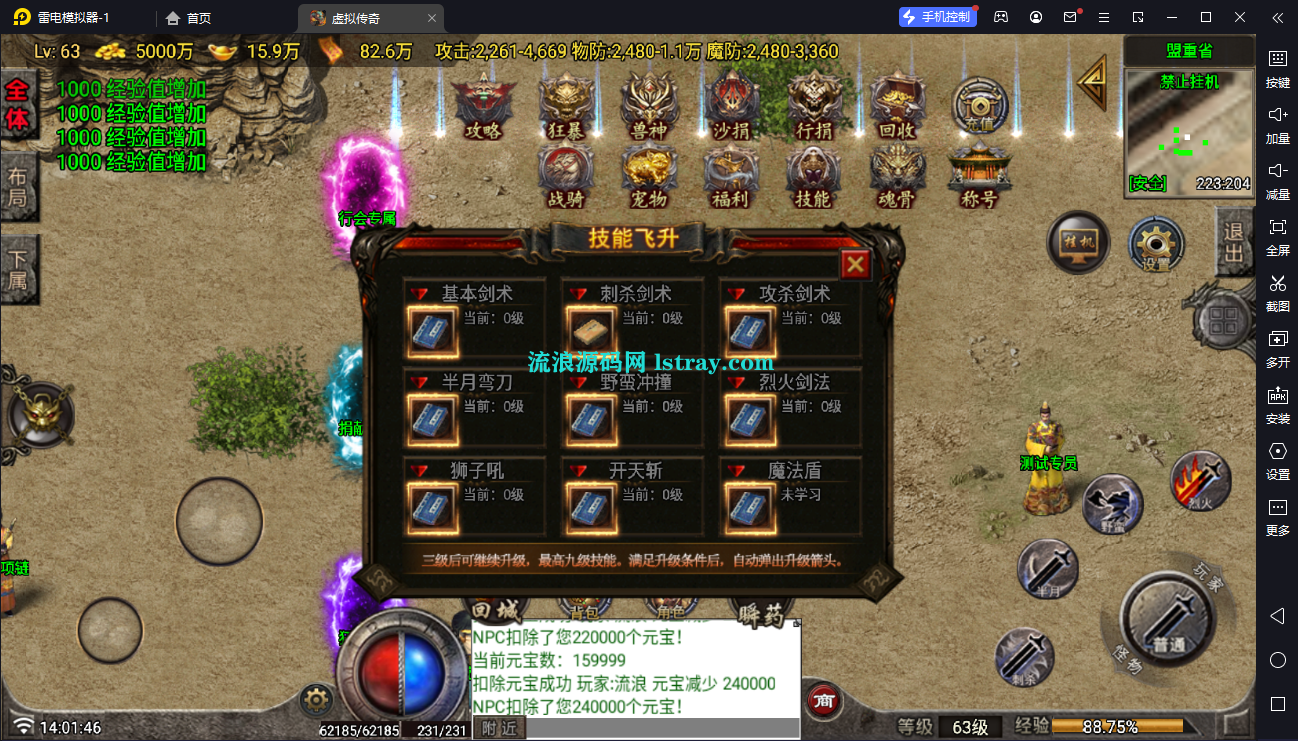
Task: Click the 回城 return-to-town button
Action: coord(496,610)
